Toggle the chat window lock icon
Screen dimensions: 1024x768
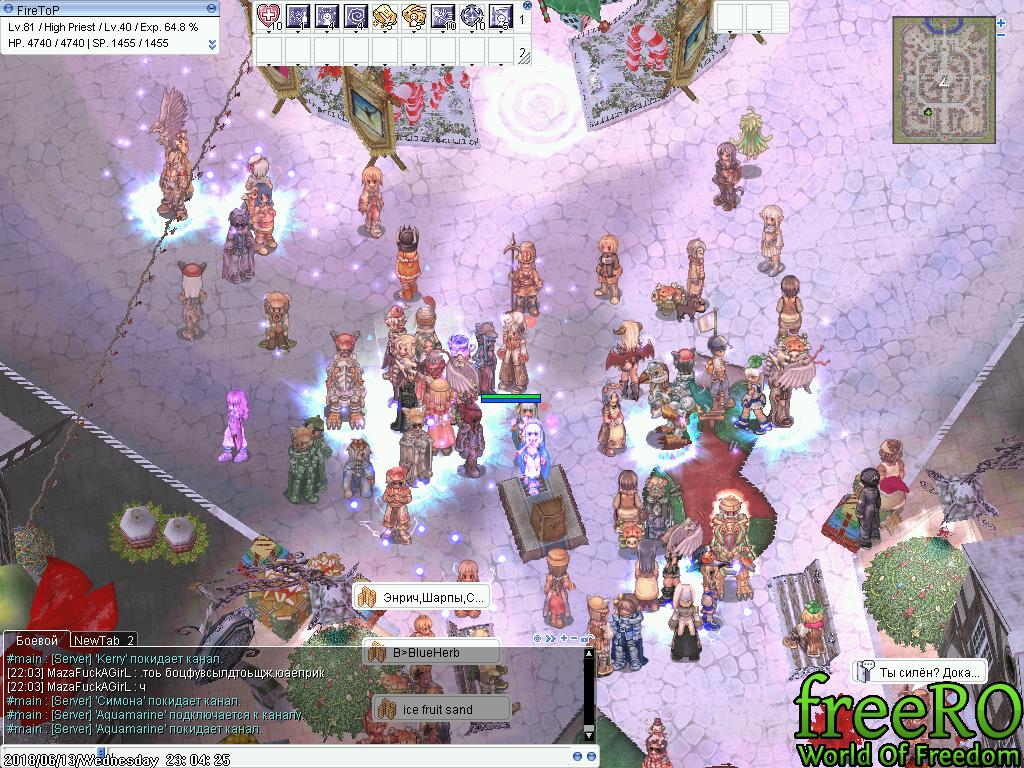click(586, 638)
